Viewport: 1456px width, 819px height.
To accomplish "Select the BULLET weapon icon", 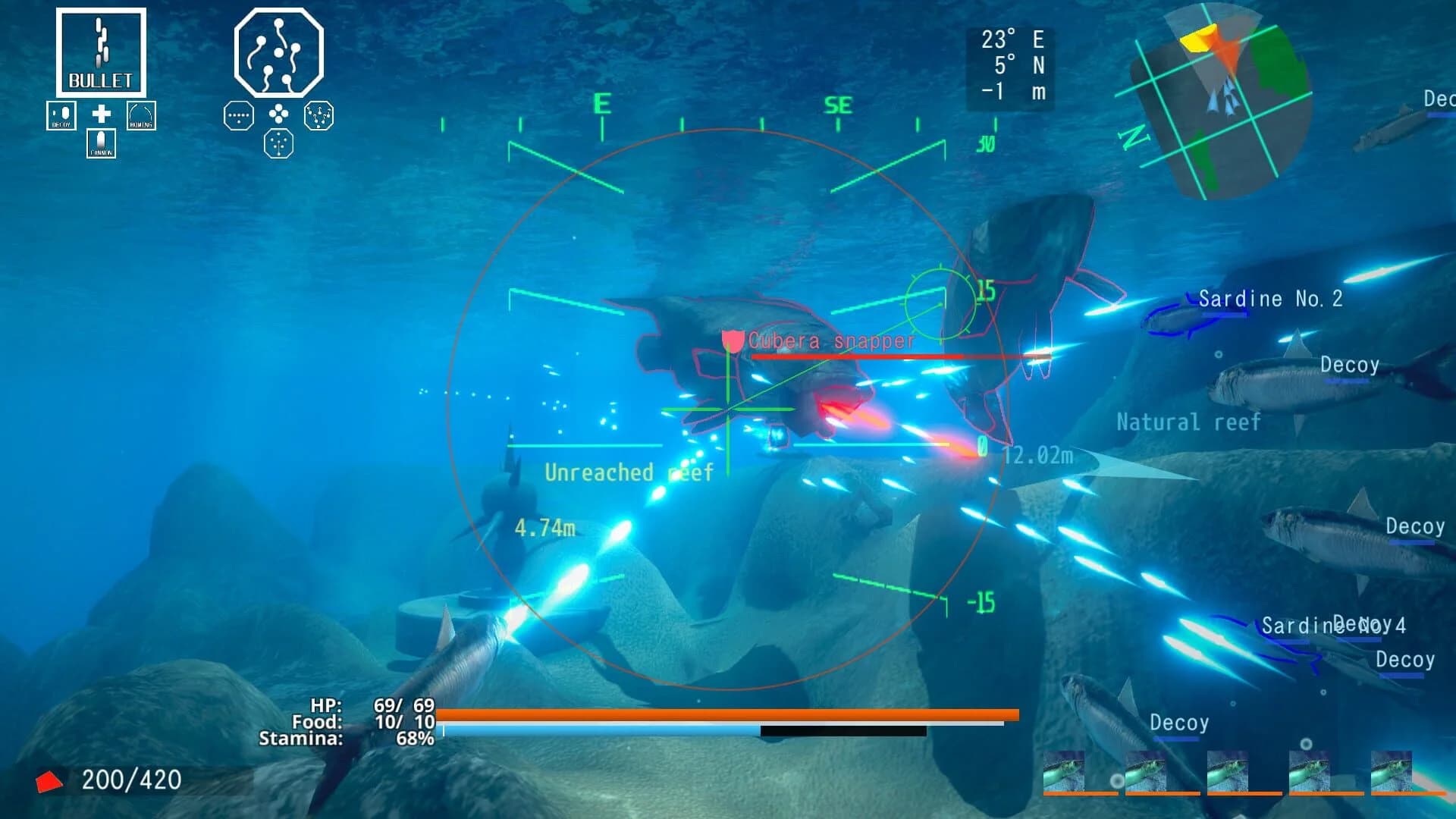I will (x=99, y=52).
